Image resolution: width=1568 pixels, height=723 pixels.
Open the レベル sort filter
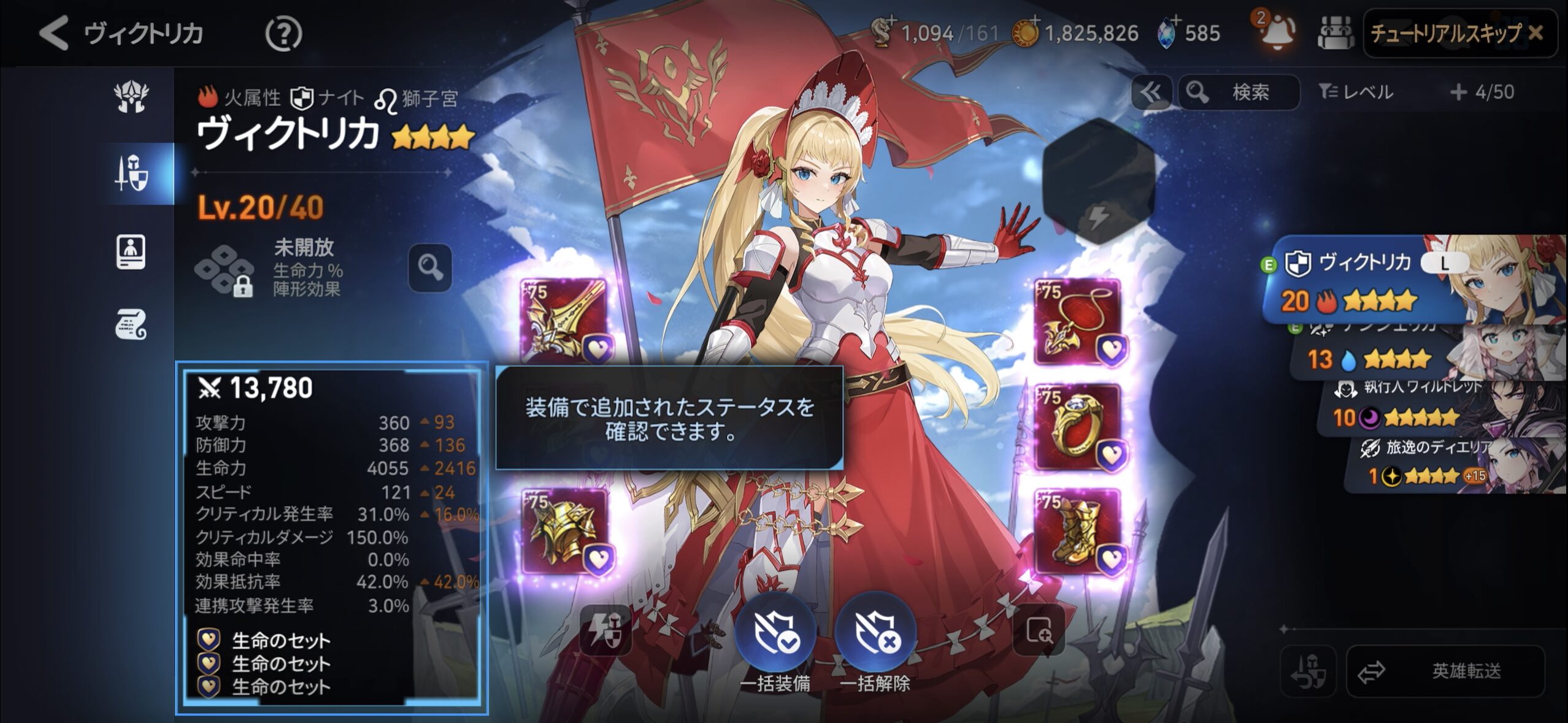(x=1356, y=93)
